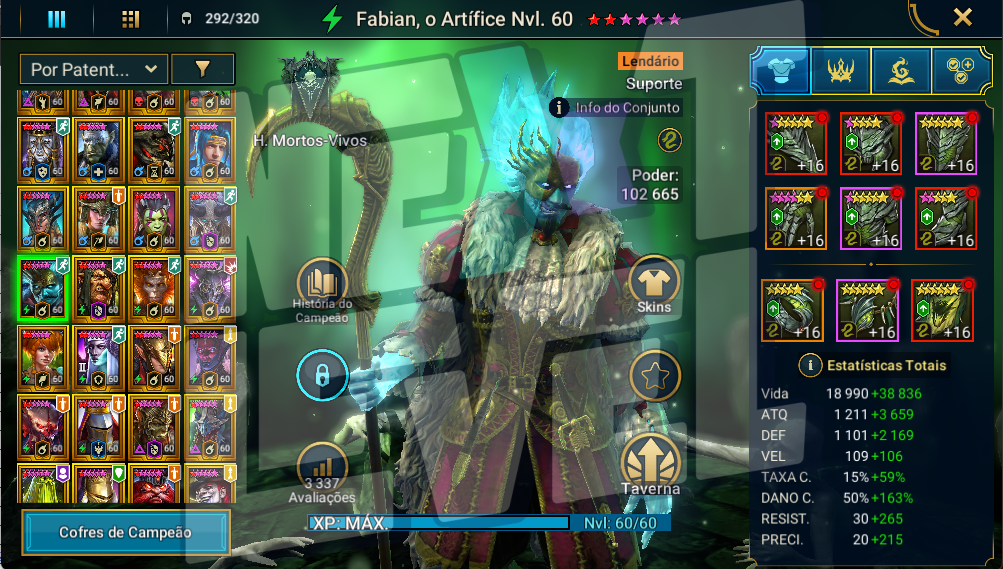1003x569 pixels.
Task: View the Avaliações ratings
Action: (x=322, y=468)
